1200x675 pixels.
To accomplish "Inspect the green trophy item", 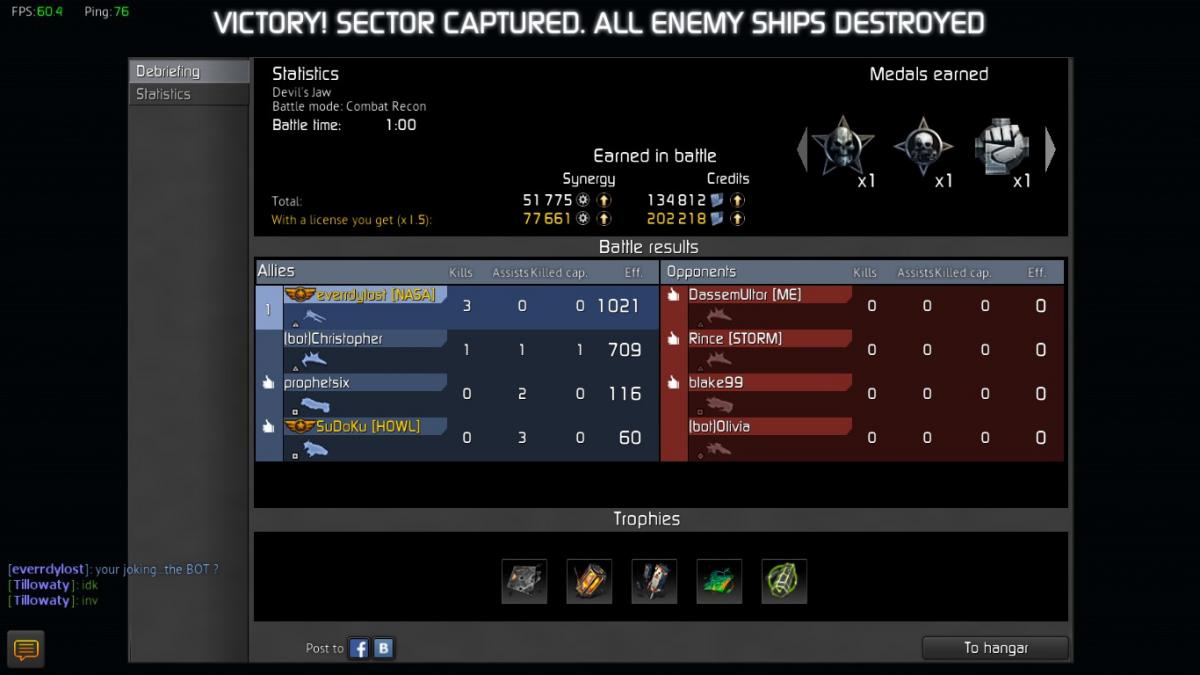I will click(719, 581).
